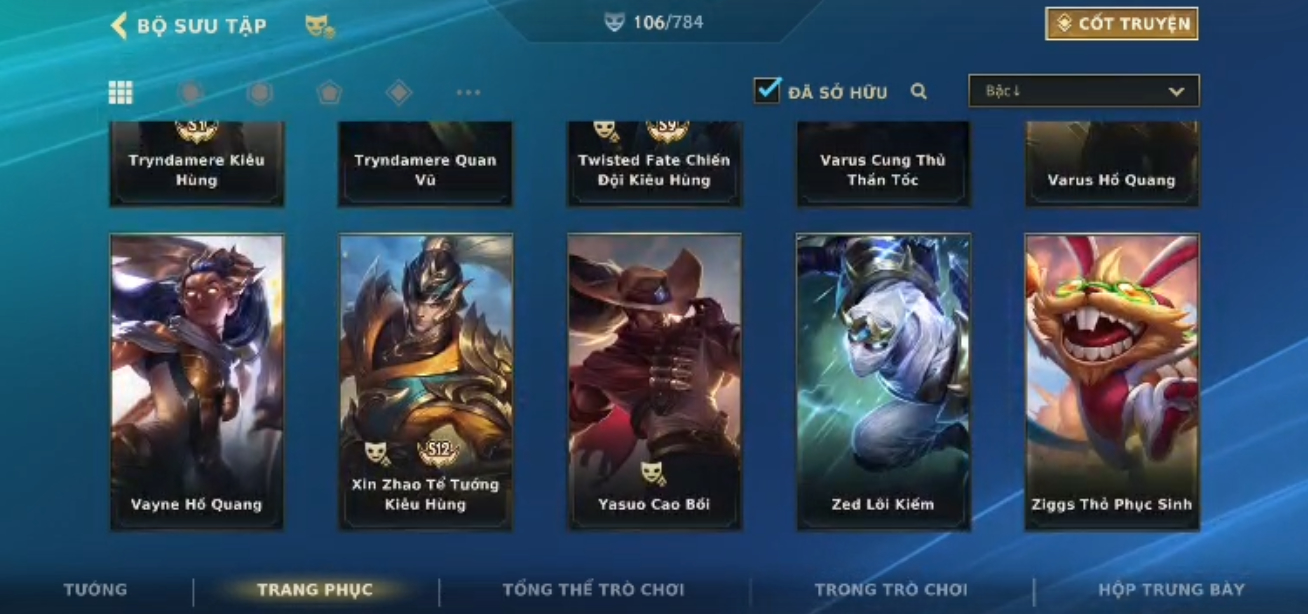The width and height of the screenshot is (1308, 614).
Task: Open the Trong Trò Chơi tab
Action: coord(890,589)
